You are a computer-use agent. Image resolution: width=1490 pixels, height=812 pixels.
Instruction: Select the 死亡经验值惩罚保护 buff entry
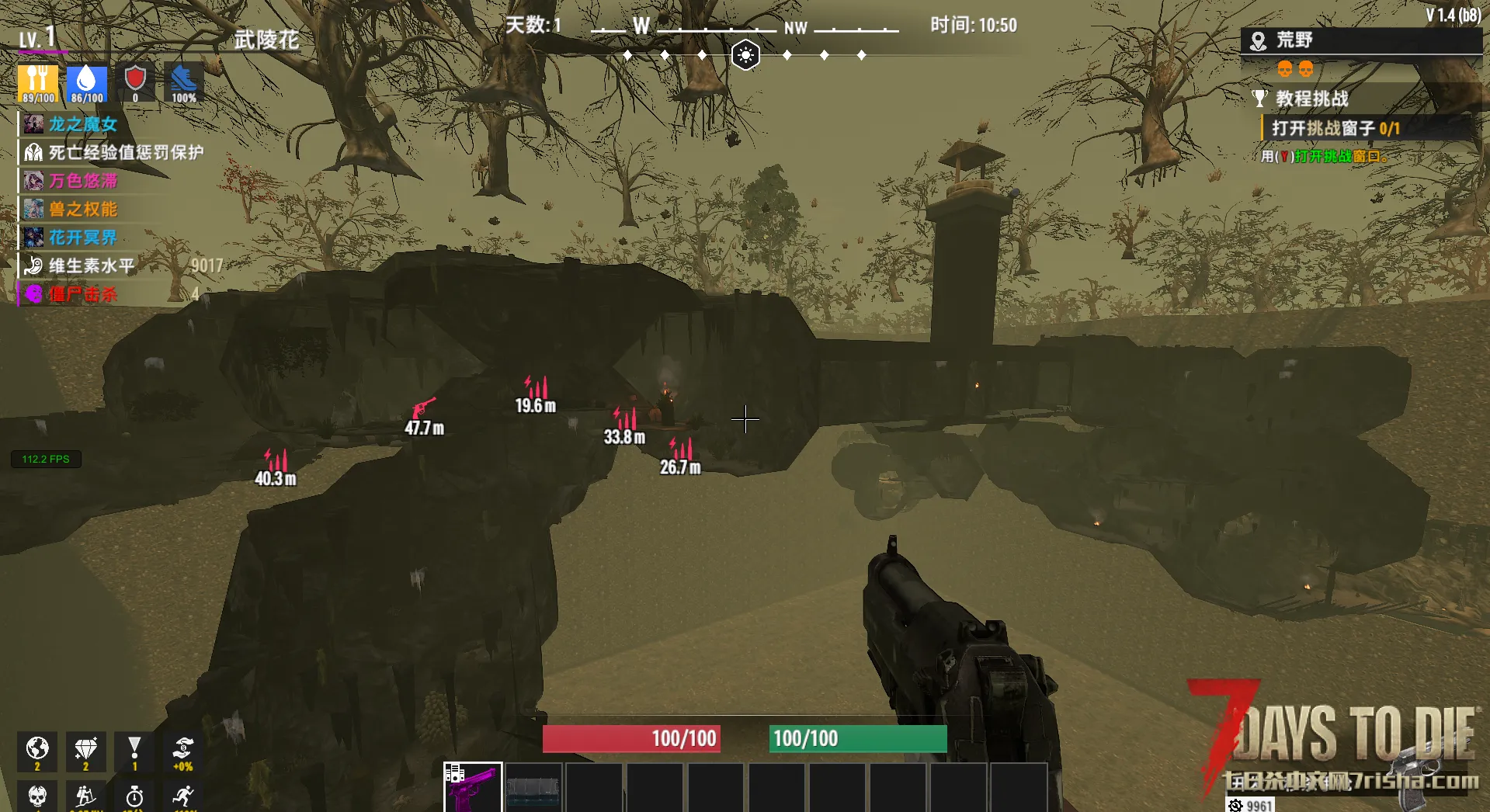[124, 153]
